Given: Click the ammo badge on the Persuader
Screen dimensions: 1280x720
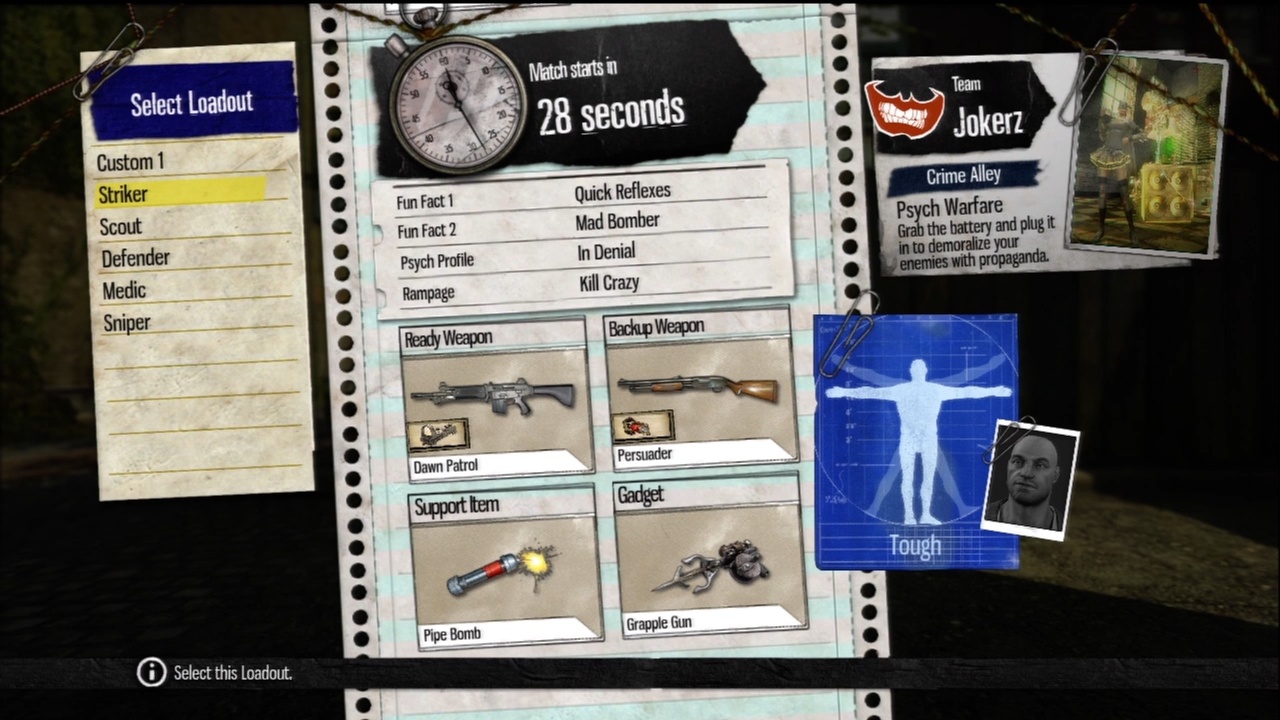Looking at the screenshot, I should coord(643,428).
